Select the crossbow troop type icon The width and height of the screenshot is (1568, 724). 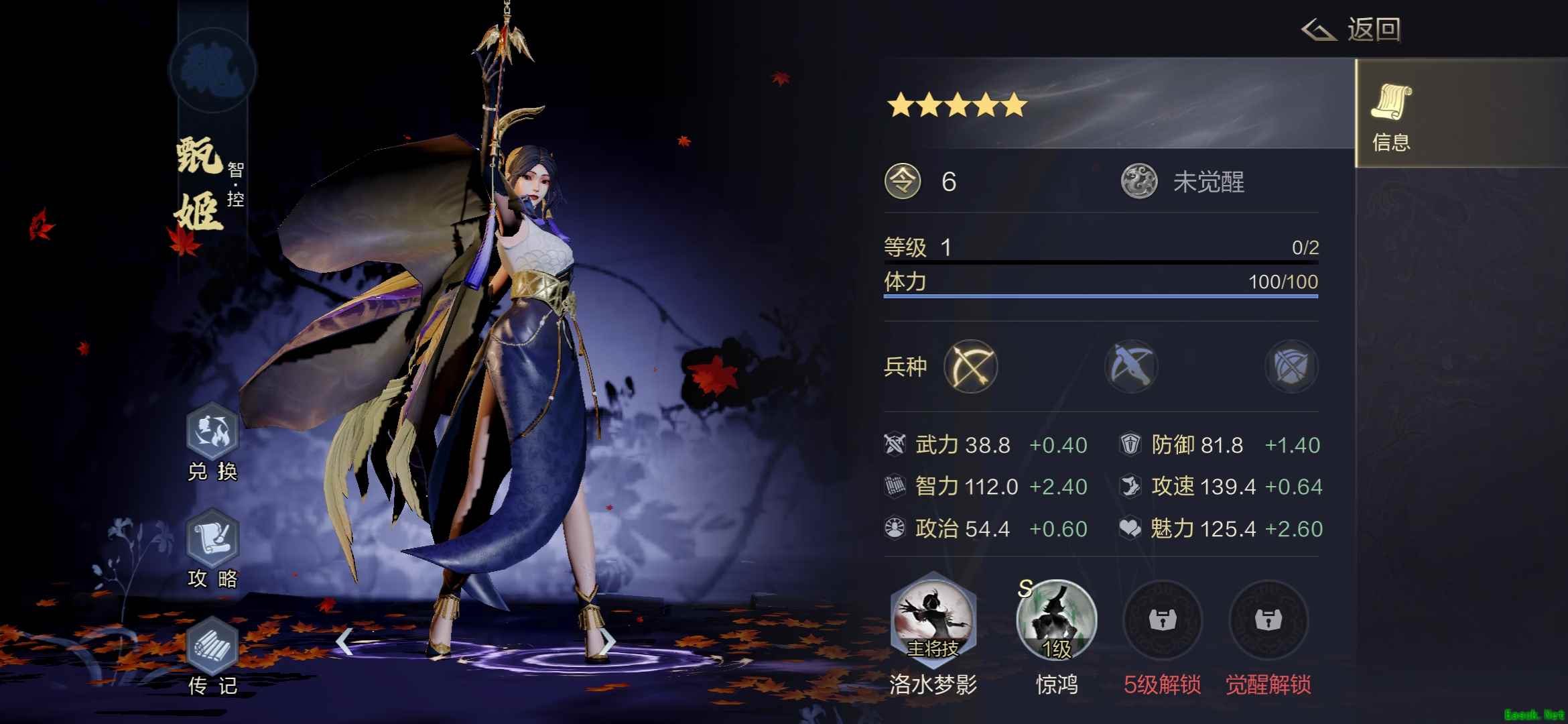1131,367
